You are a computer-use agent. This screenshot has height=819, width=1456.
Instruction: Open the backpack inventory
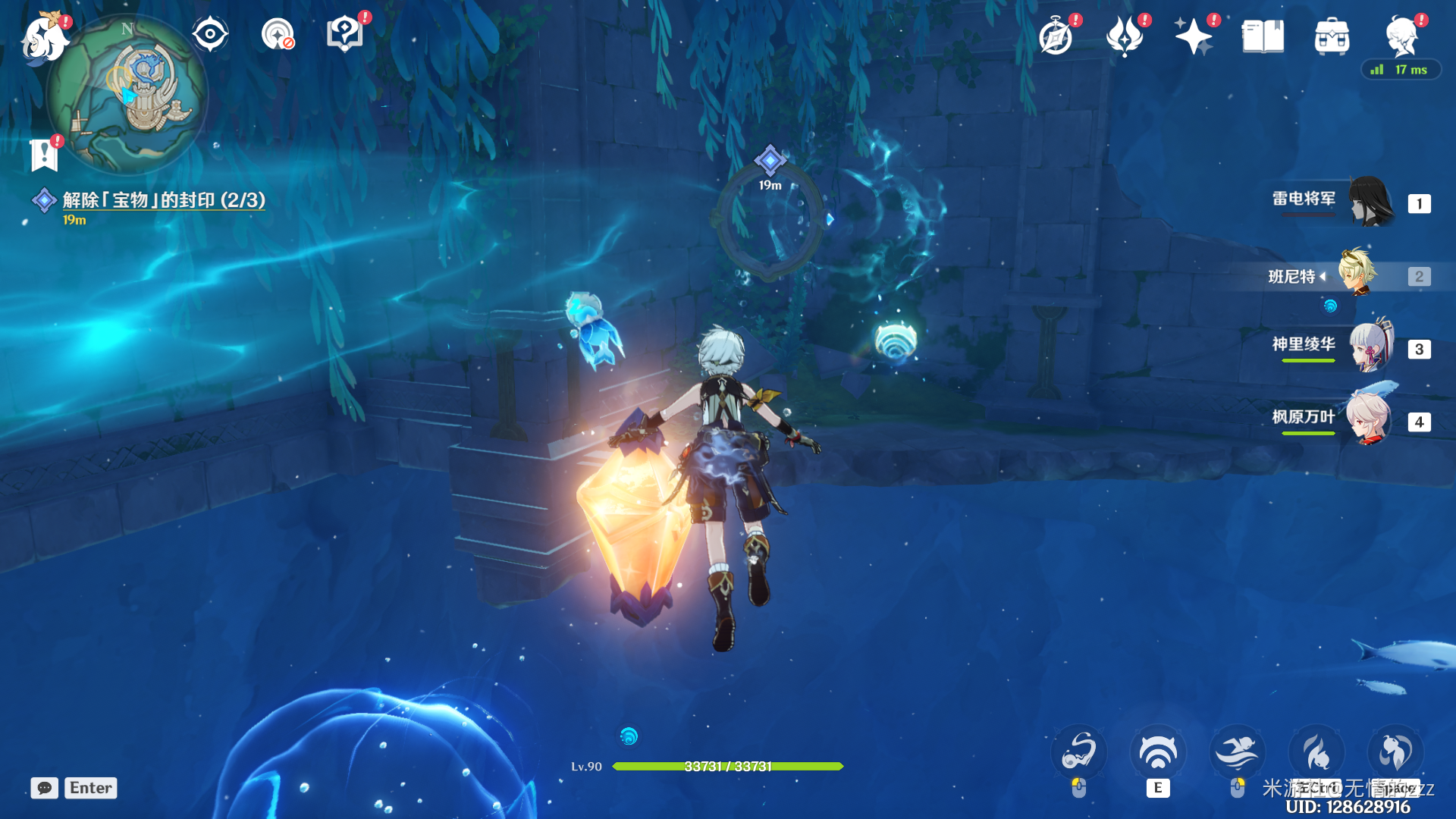(x=1332, y=36)
